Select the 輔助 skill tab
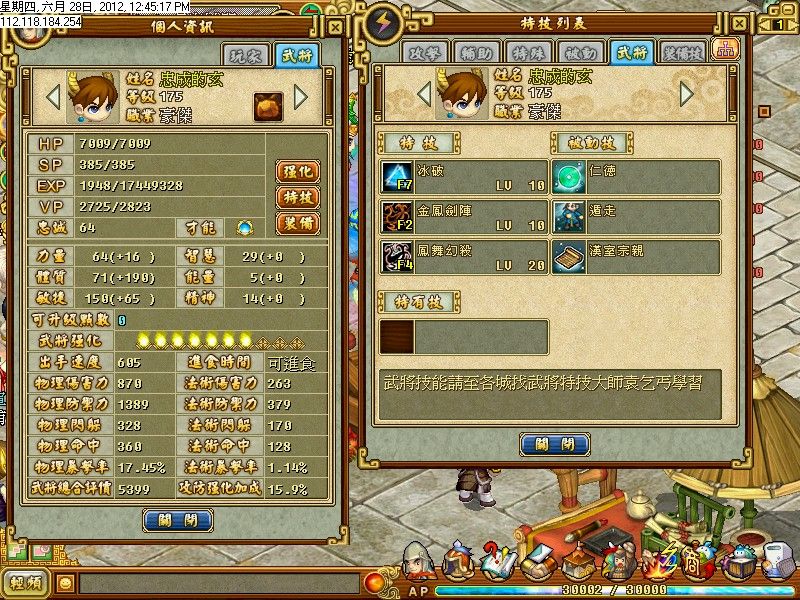Viewport: 800px width, 600px height. pos(473,52)
